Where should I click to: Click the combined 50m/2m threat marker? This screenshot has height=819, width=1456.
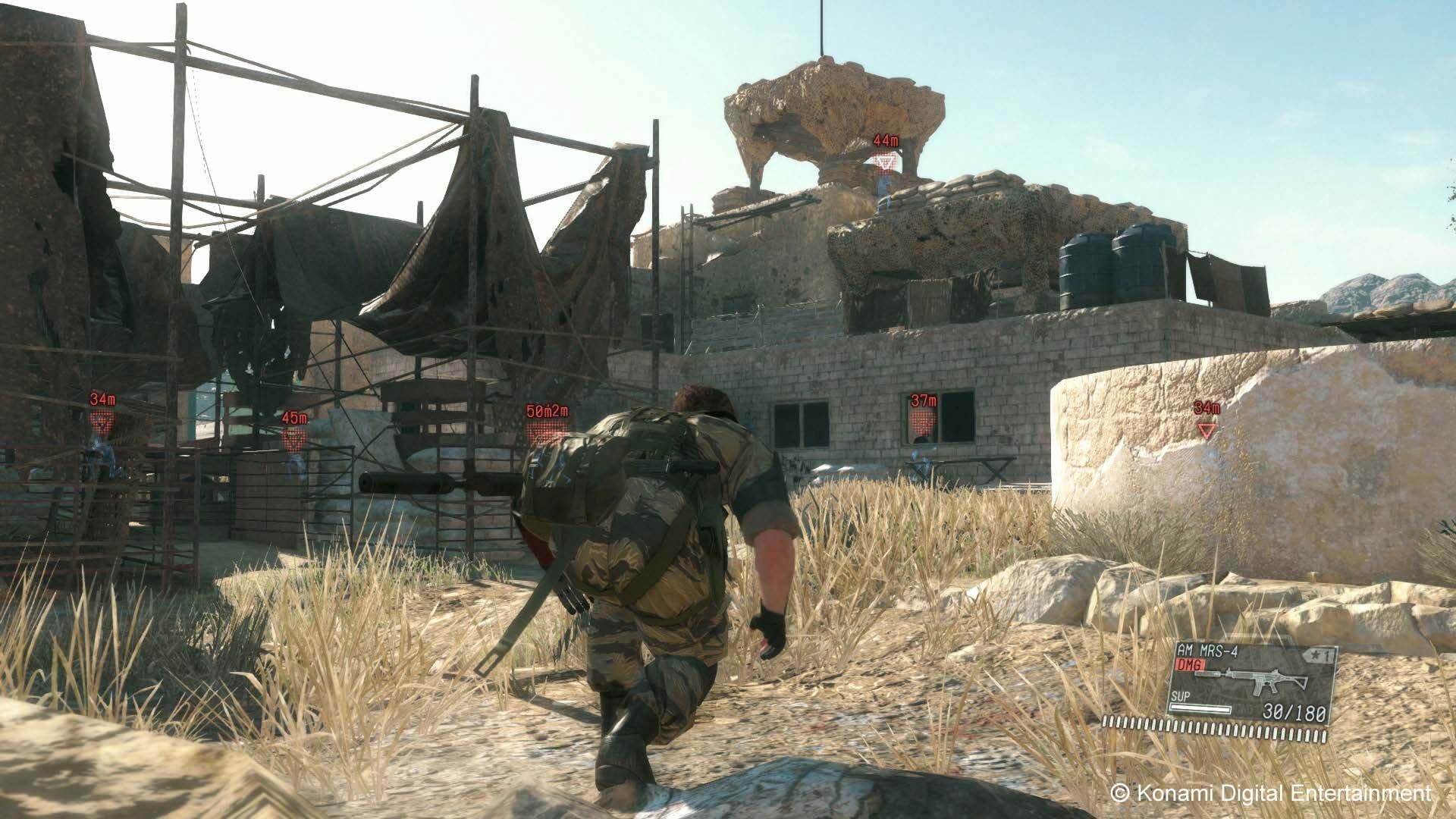click(548, 410)
